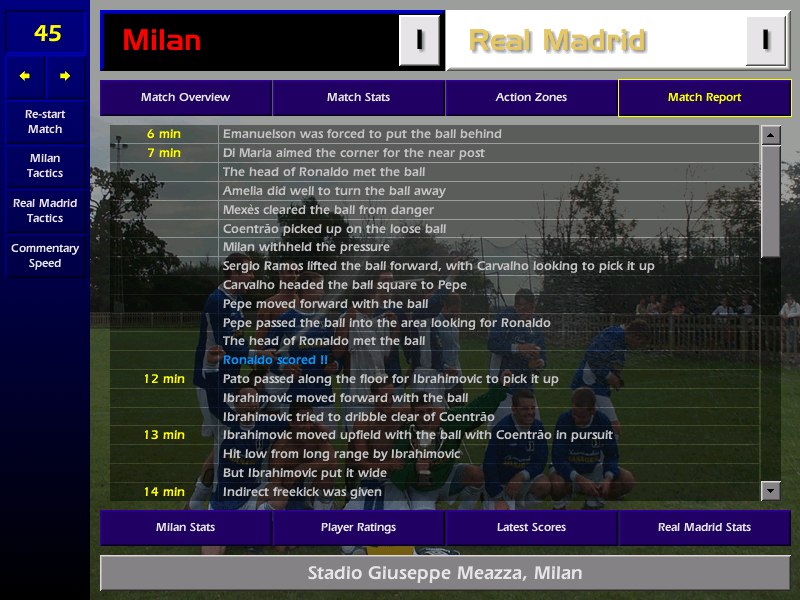The height and width of the screenshot is (600, 800).
Task: Click the 'Ronaldo scored !!' commentary line
Action: [x=275, y=360]
